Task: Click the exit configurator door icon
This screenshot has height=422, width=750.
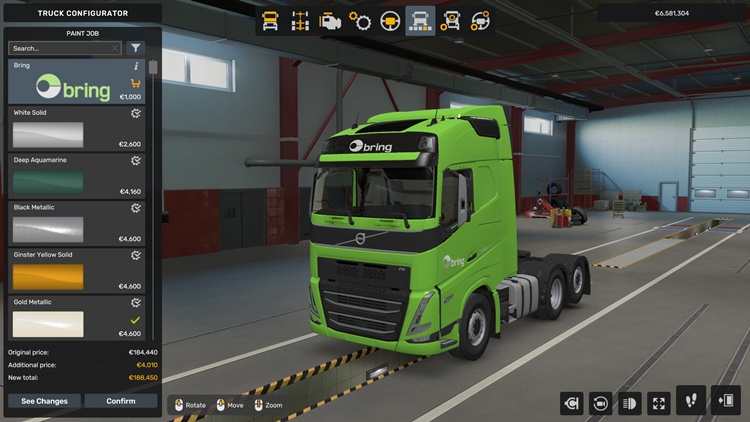Action: [725, 401]
